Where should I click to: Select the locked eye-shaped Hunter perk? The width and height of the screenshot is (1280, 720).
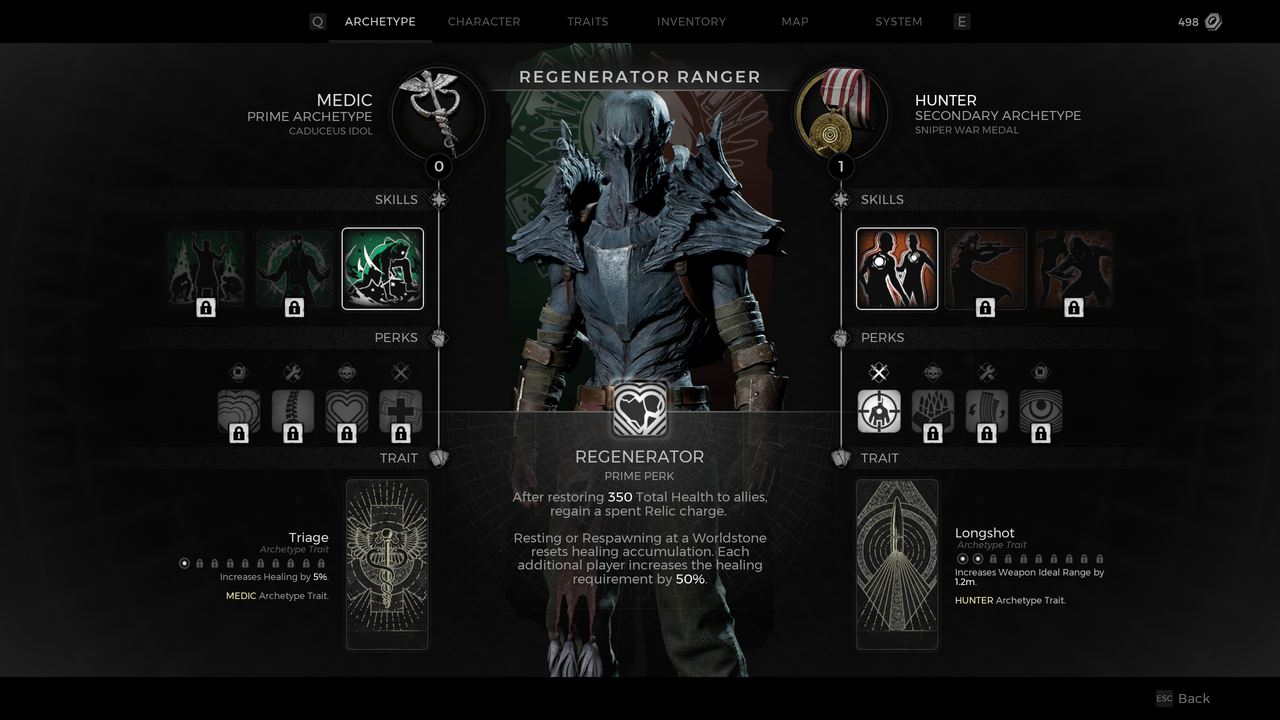(x=1040, y=411)
